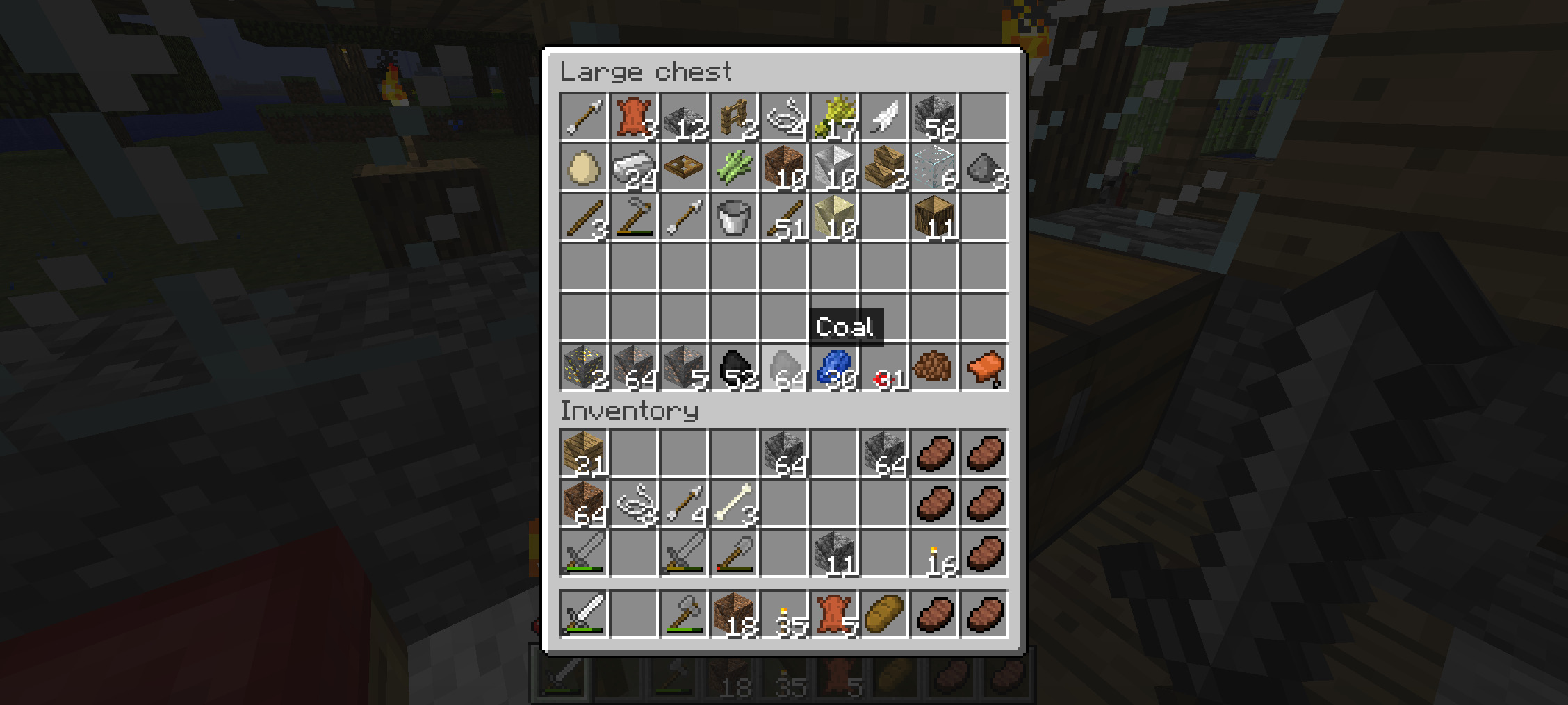Select the feather in the chest

tap(884, 117)
